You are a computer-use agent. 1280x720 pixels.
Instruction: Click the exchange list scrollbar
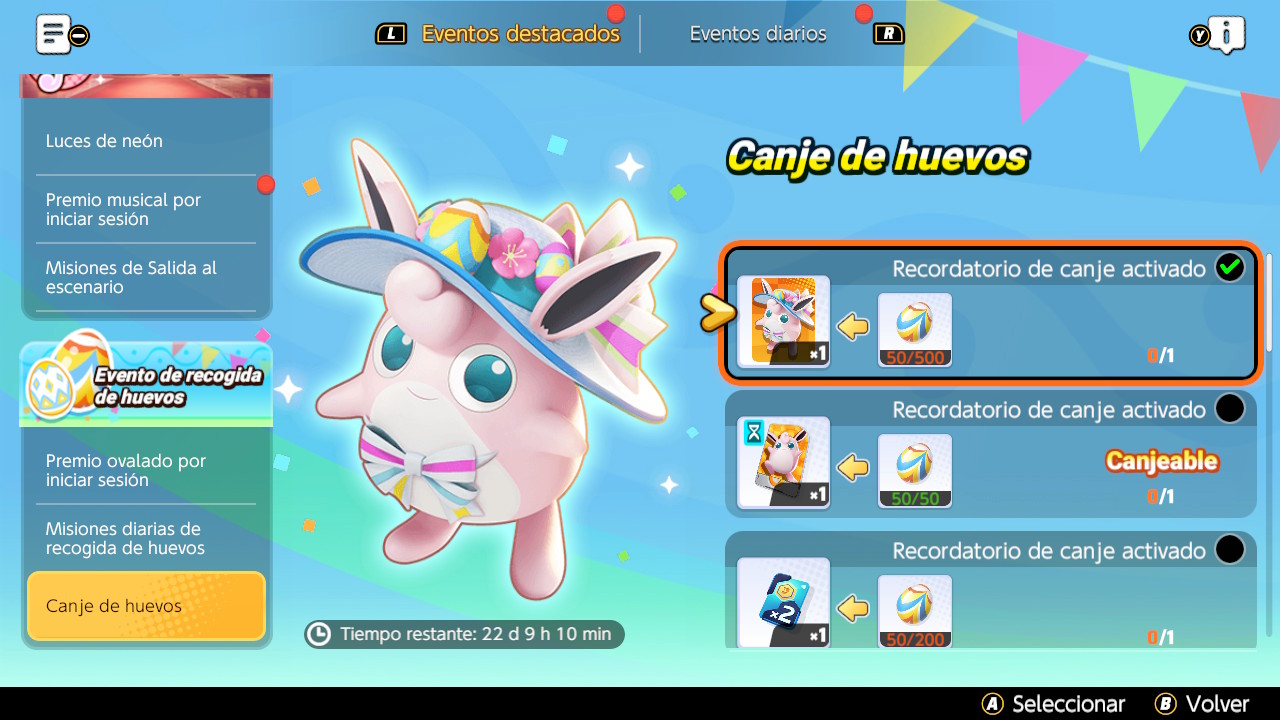point(1270,302)
